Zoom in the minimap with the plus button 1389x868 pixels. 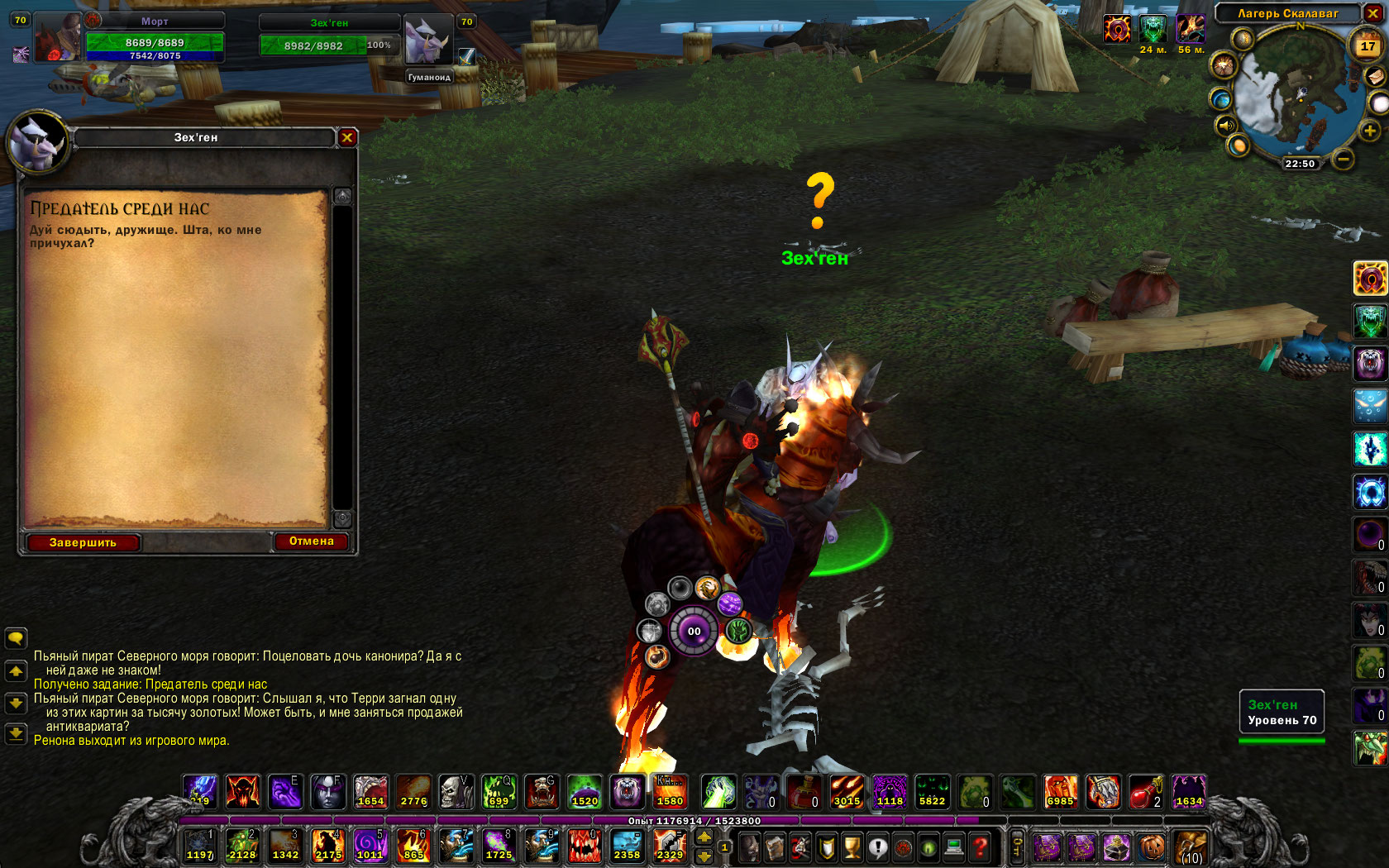click(1369, 131)
